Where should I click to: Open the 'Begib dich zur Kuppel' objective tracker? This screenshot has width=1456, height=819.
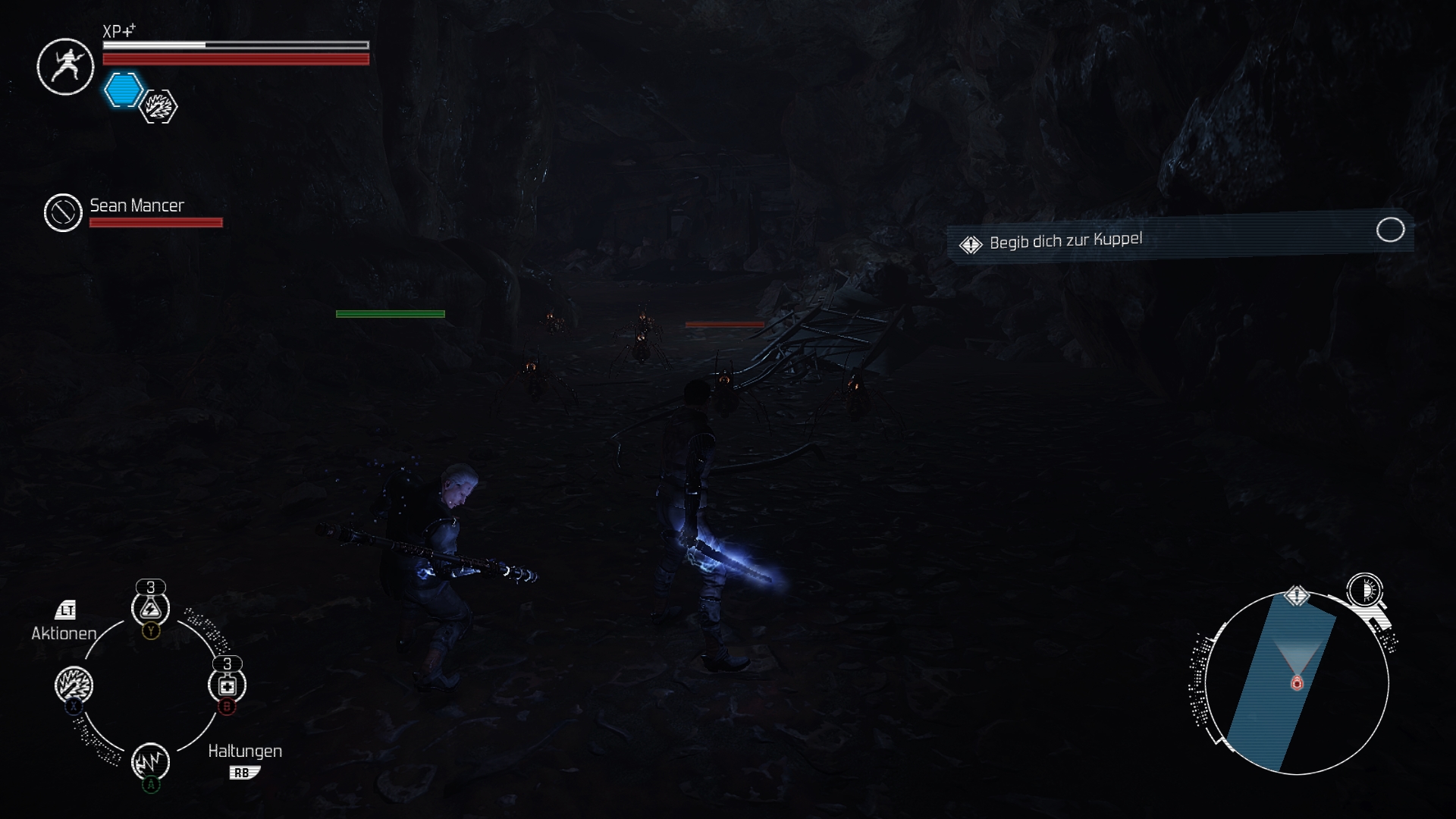(1179, 237)
